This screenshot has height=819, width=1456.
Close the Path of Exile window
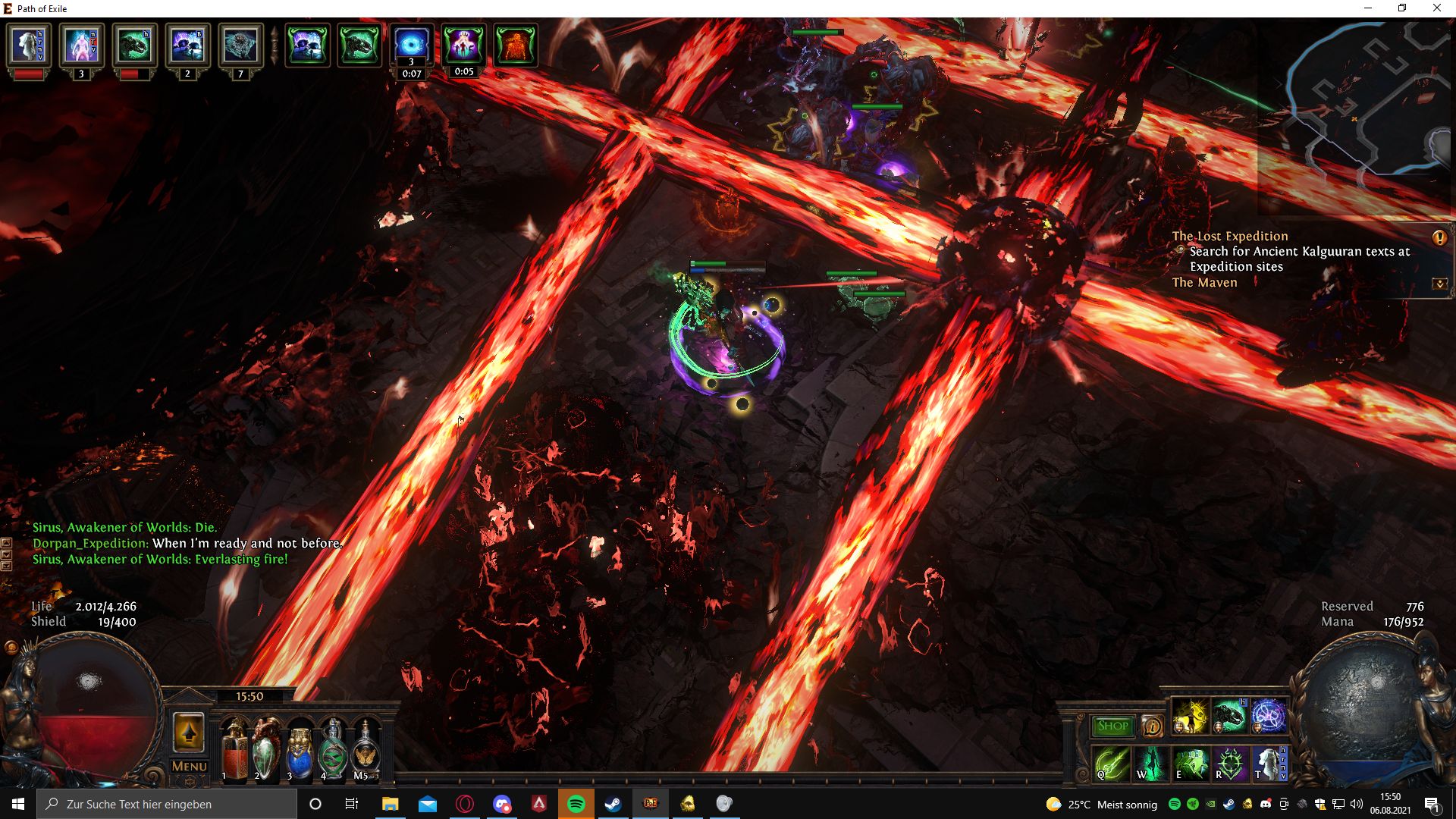1436,8
